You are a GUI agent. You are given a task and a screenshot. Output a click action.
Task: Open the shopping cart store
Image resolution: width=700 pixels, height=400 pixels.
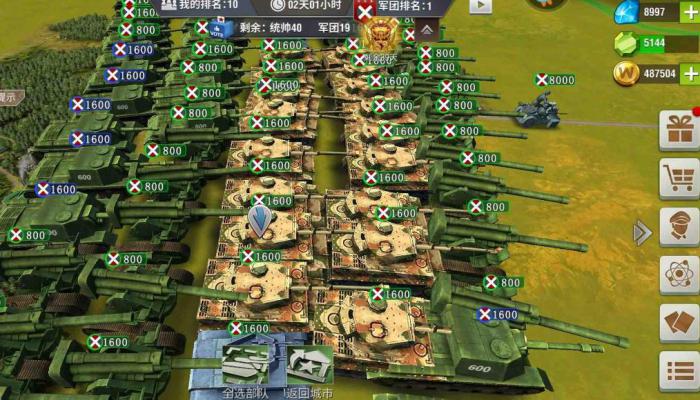679,178
